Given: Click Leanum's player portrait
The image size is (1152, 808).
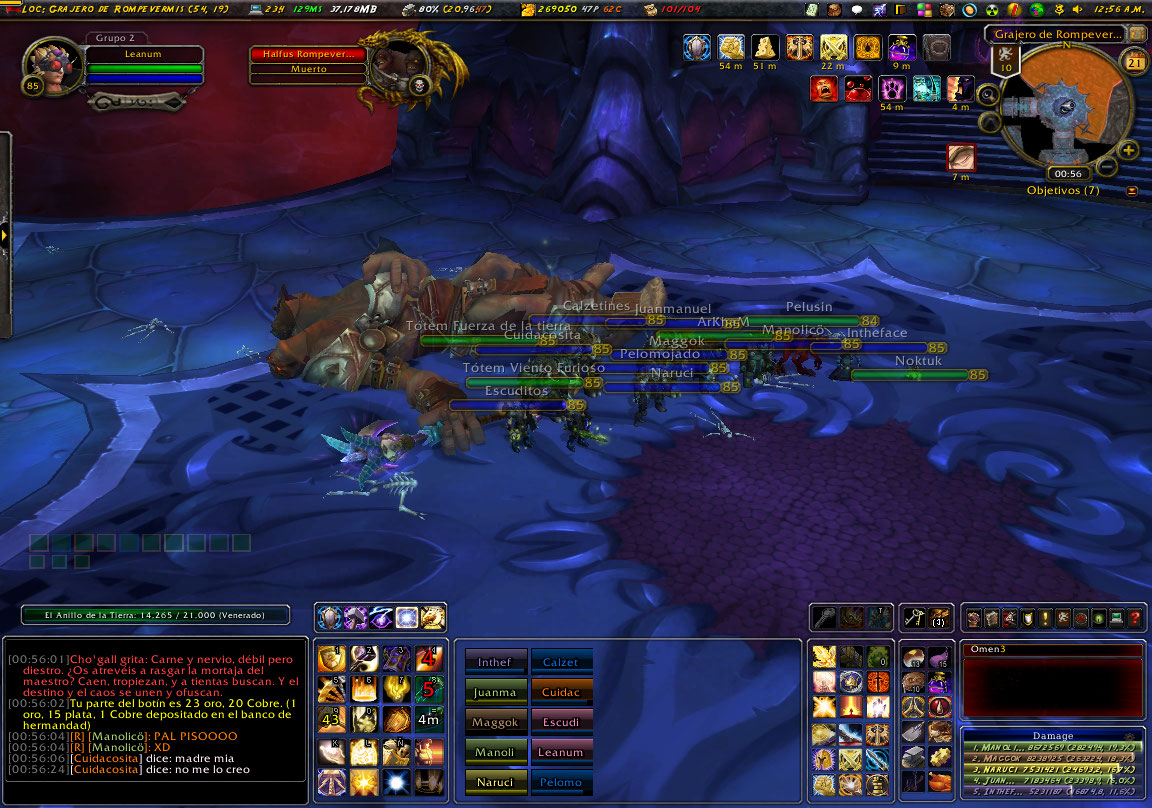Looking at the screenshot, I should (46, 63).
